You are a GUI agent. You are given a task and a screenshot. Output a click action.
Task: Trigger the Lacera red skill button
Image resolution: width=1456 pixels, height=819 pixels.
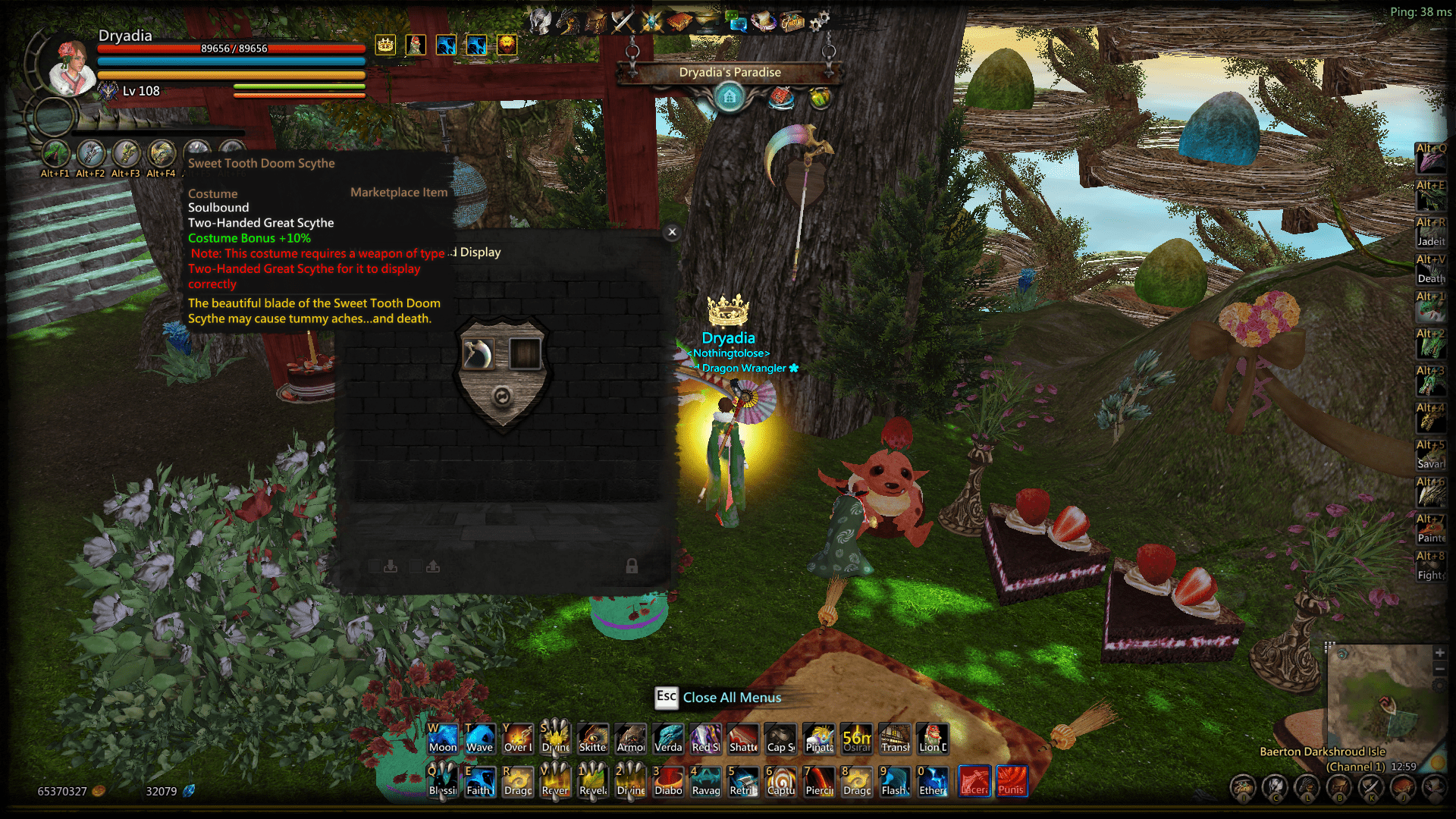[974, 781]
